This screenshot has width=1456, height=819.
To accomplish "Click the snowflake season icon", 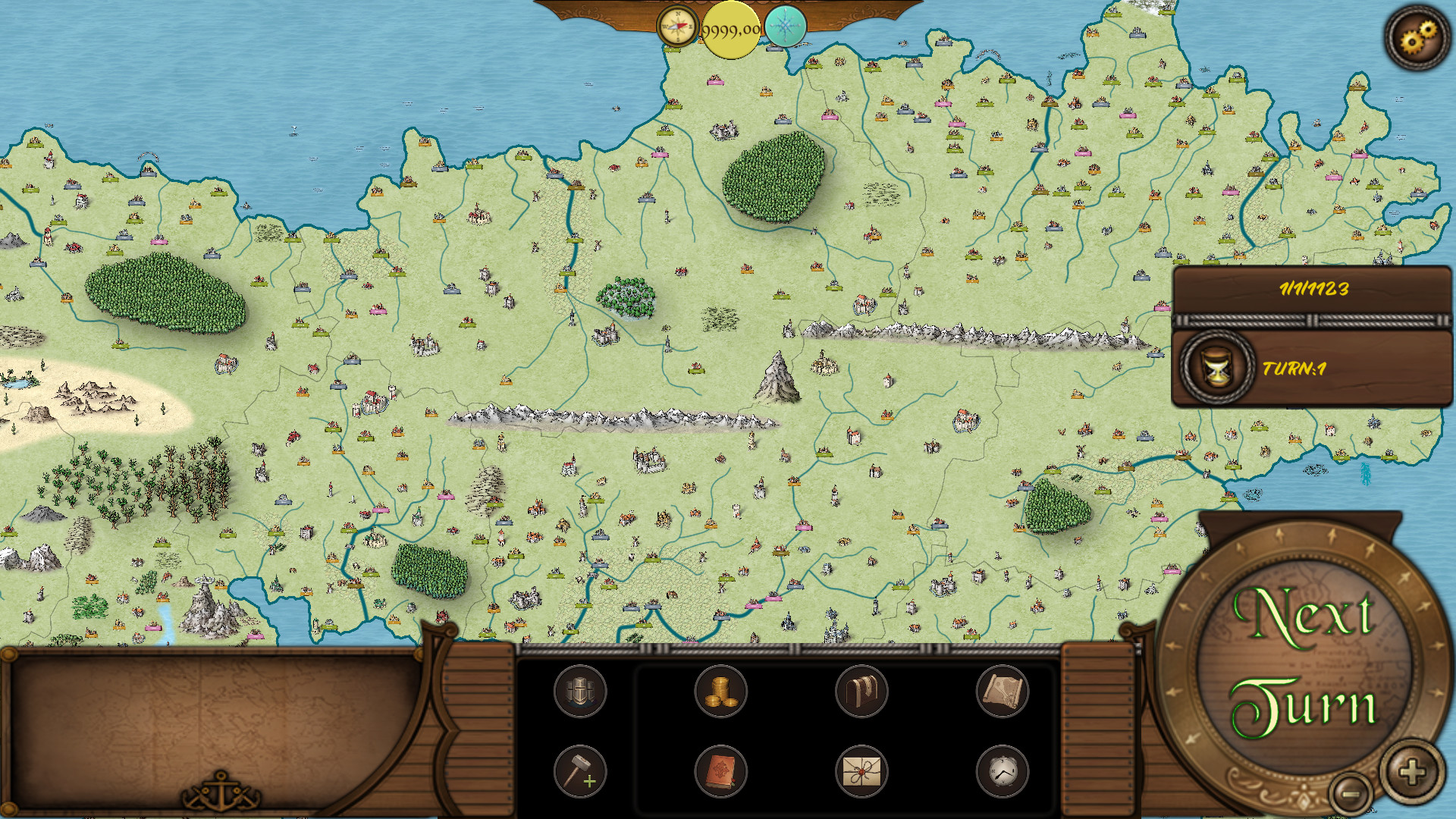I will click(x=786, y=24).
